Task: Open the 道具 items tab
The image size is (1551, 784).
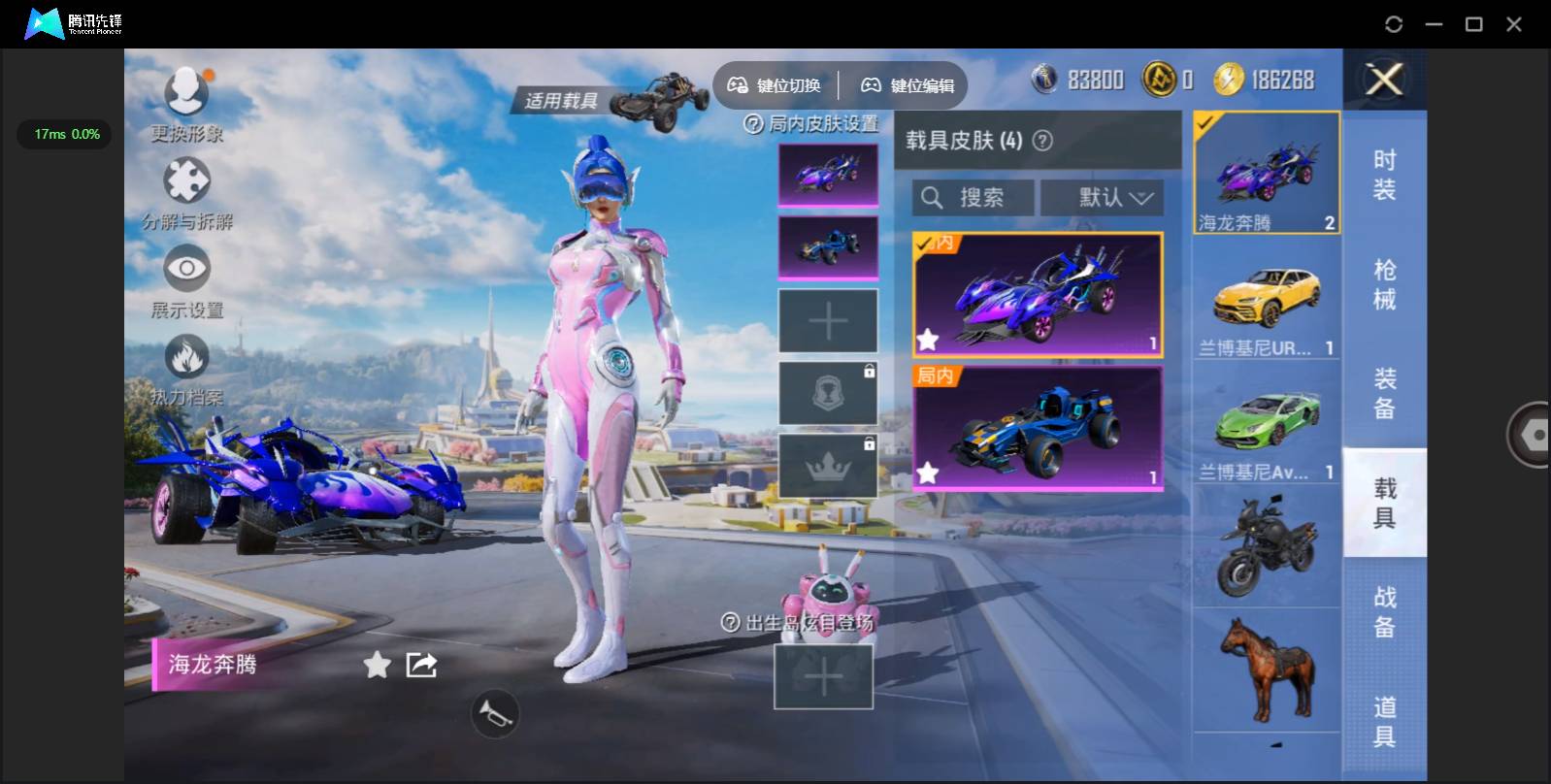Action: [1384, 721]
